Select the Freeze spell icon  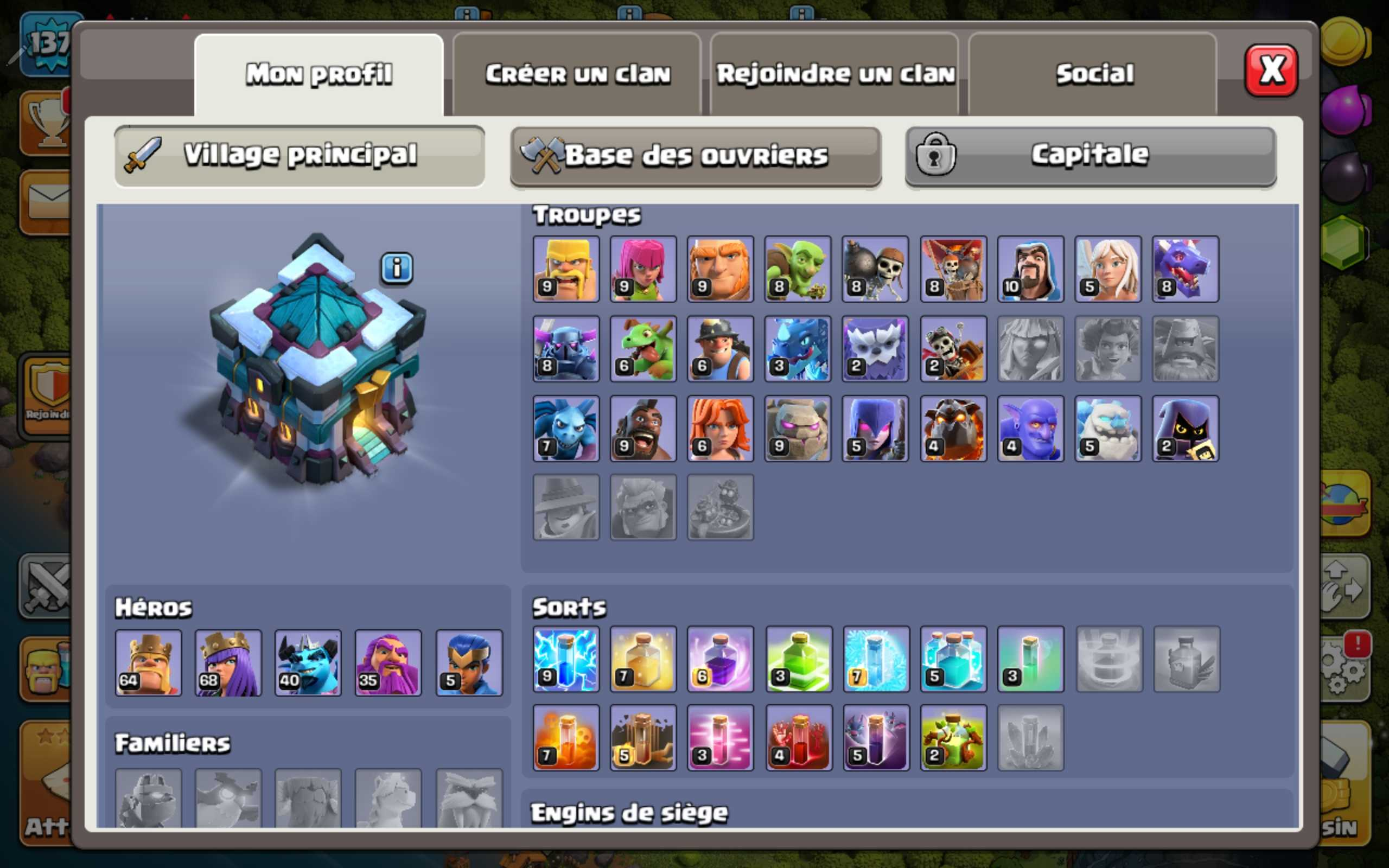click(x=875, y=659)
